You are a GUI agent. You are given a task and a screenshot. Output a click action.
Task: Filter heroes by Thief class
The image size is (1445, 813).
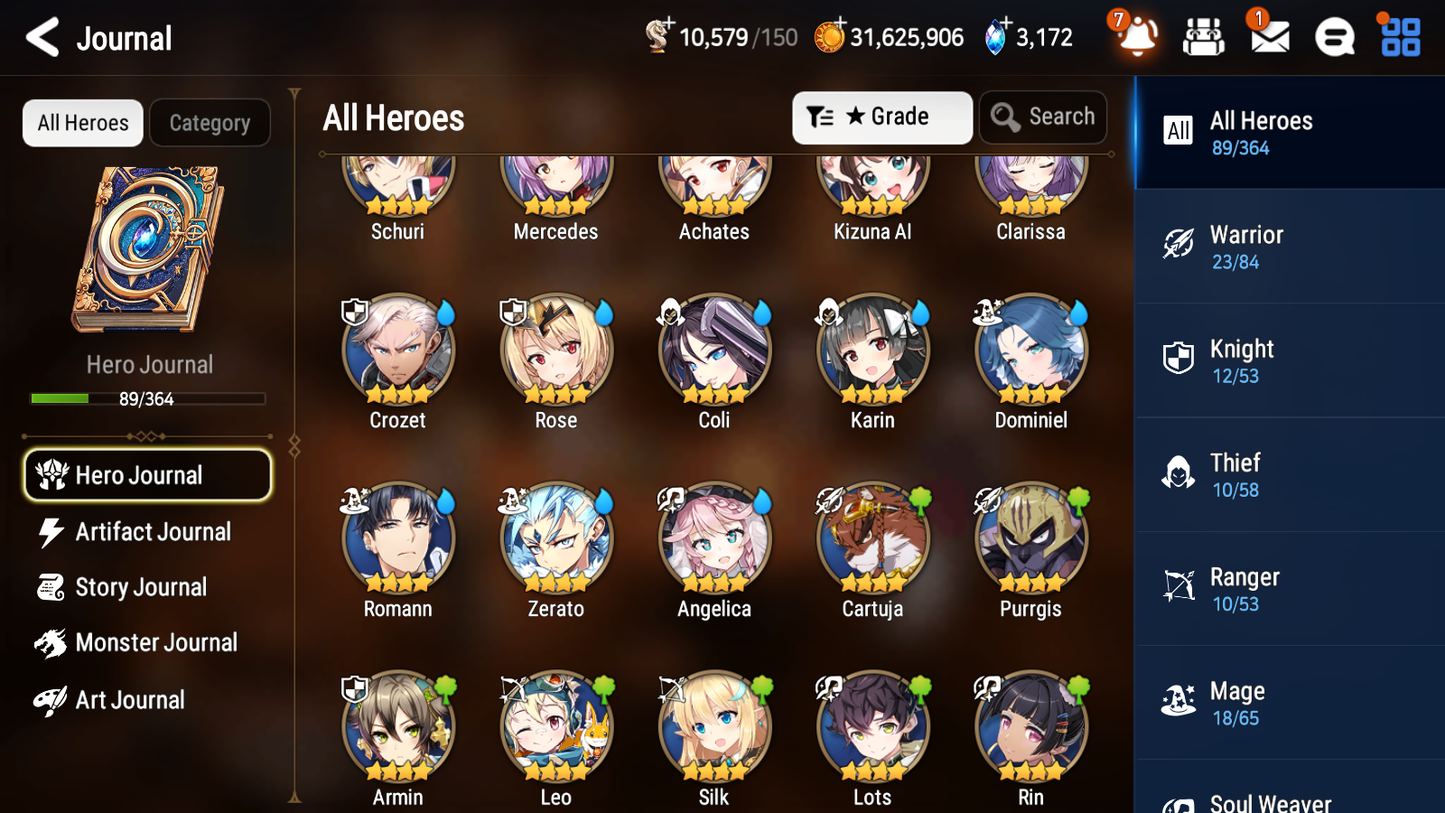tap(1289, 475)
